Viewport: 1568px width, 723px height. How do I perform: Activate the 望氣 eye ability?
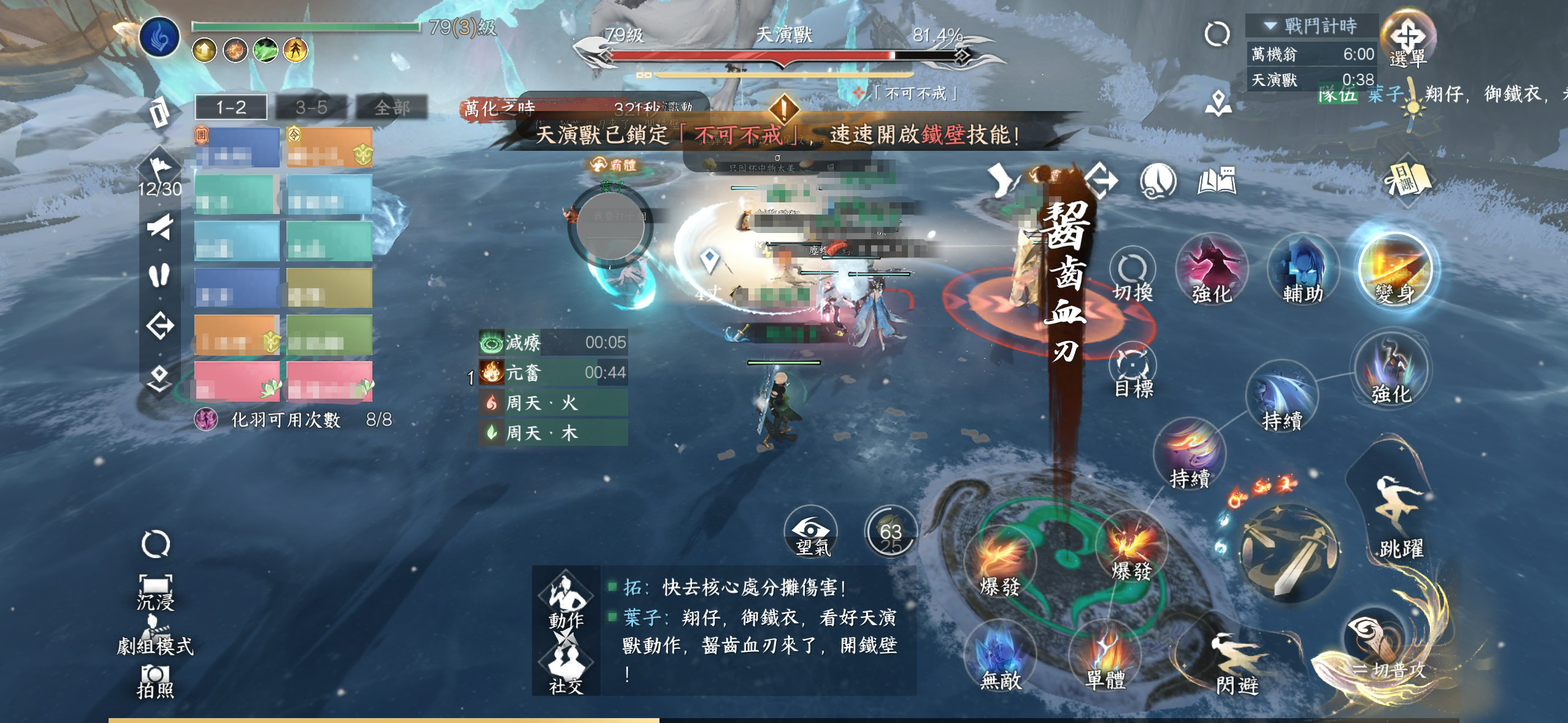coord(812,532)
